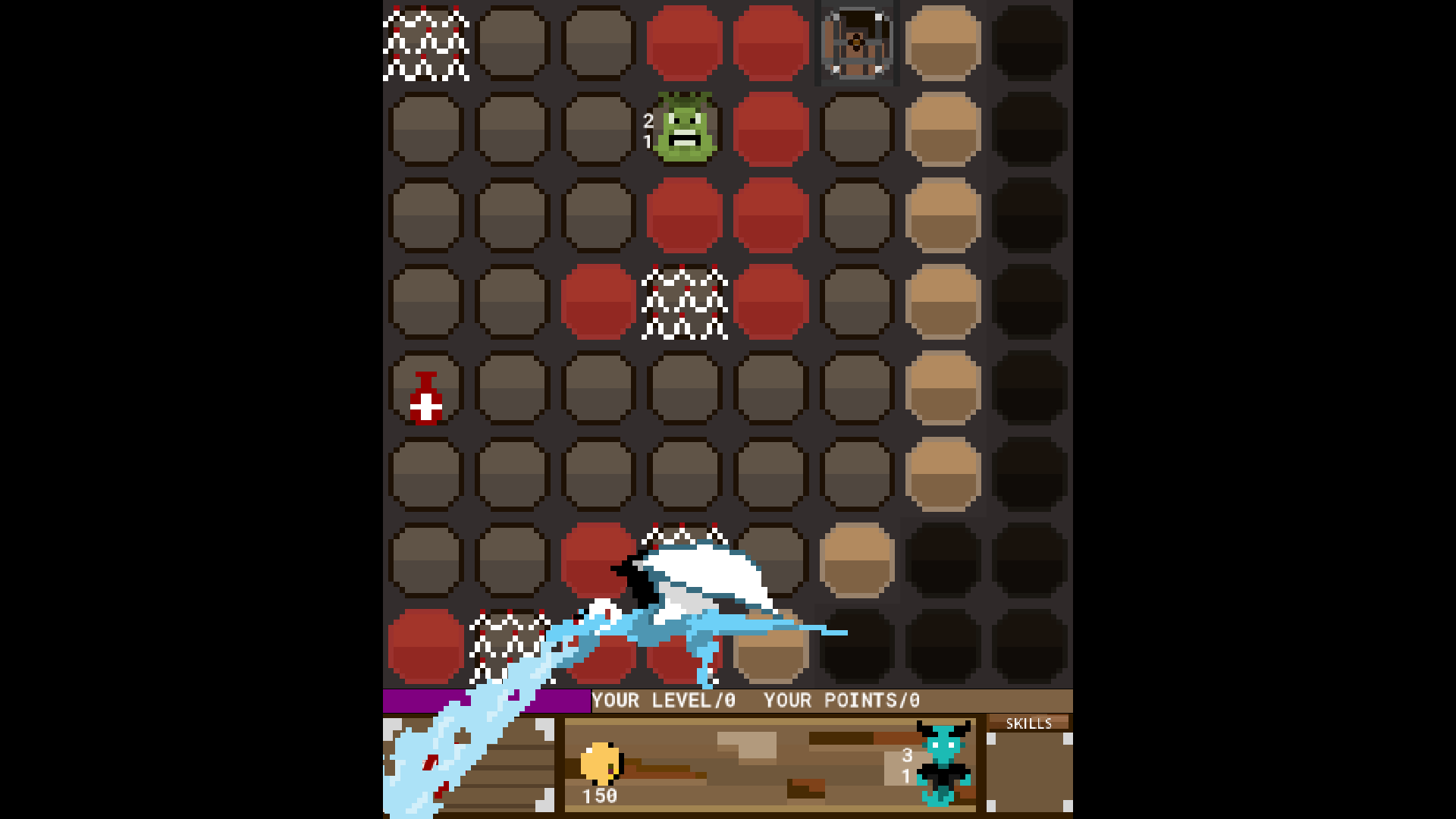Select the teal demon with 3/1 stats

943,766
